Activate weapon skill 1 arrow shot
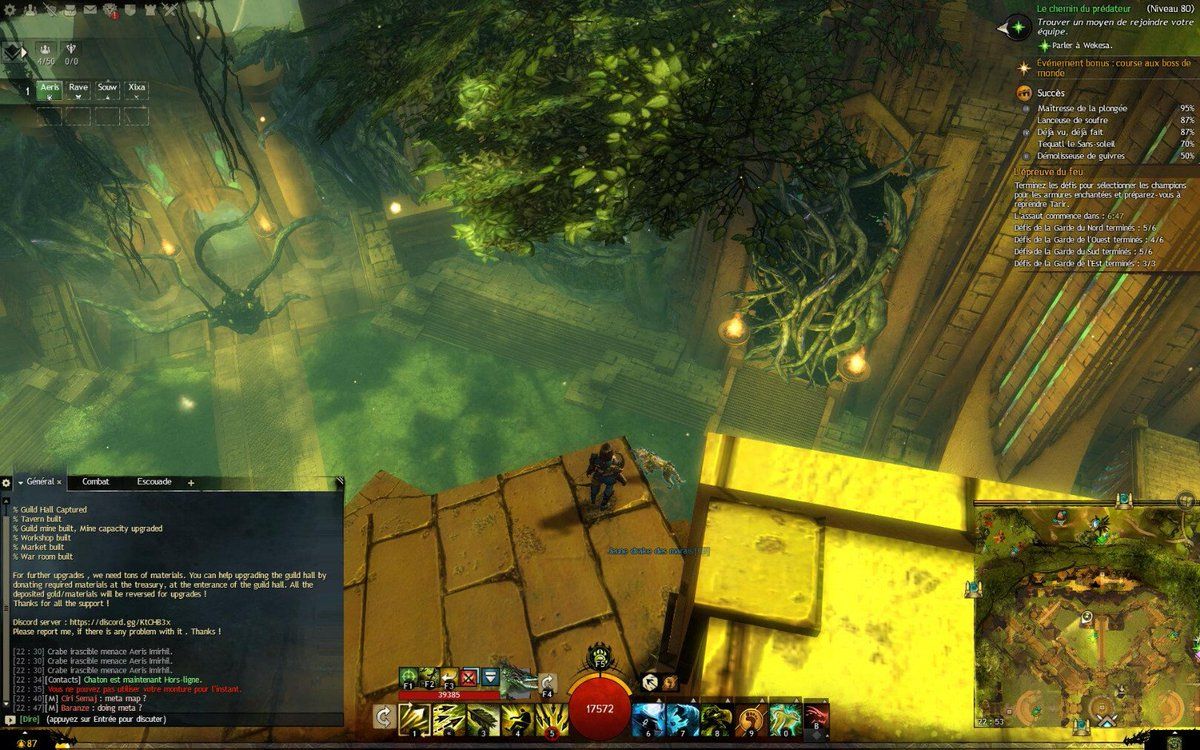The height and width of the screenshot is (750, 1200). pos(414,718)
